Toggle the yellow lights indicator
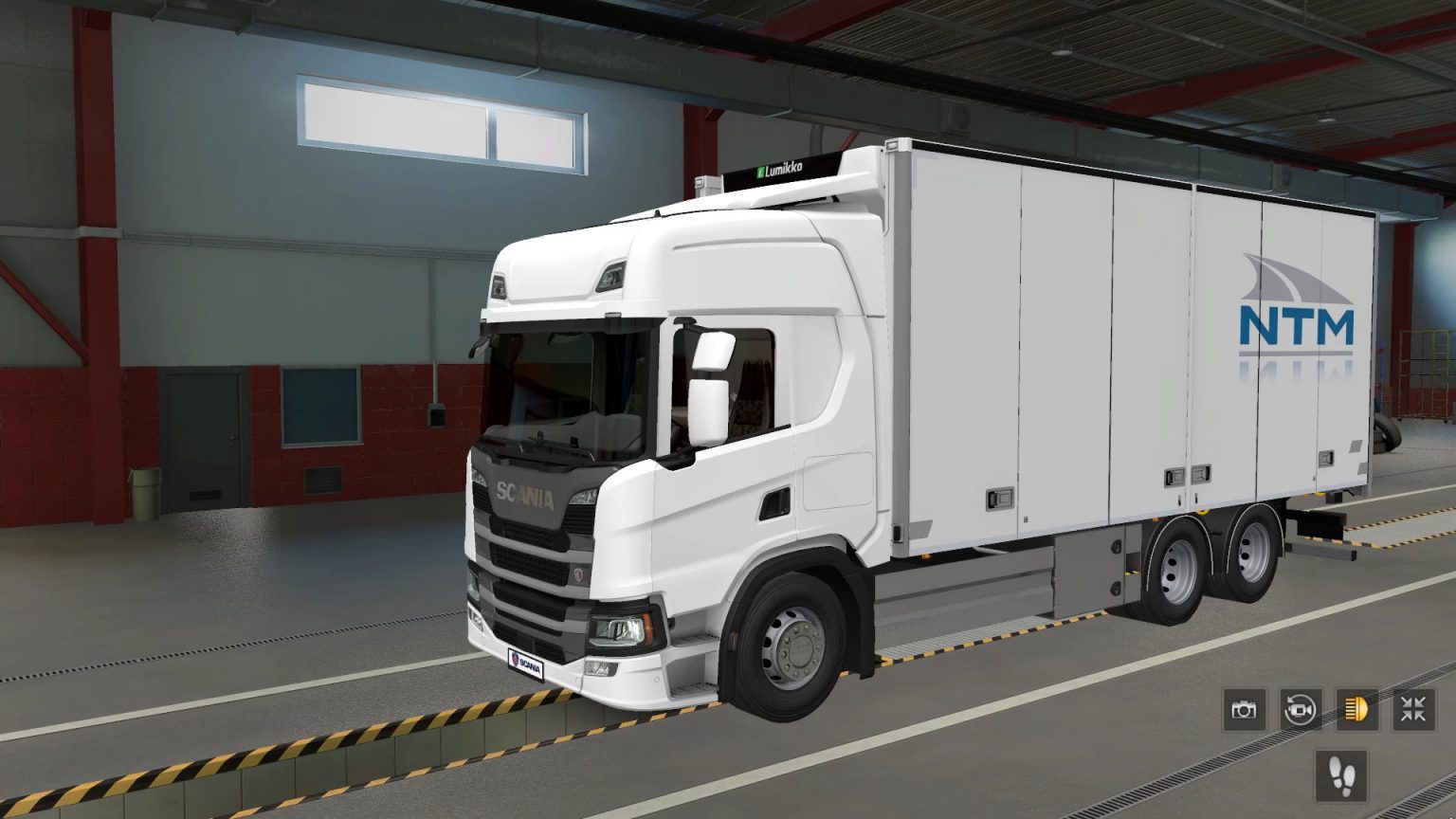The height and width of the screenshot is (819, 1456). pyautogui.click(x=1356, y=709)
